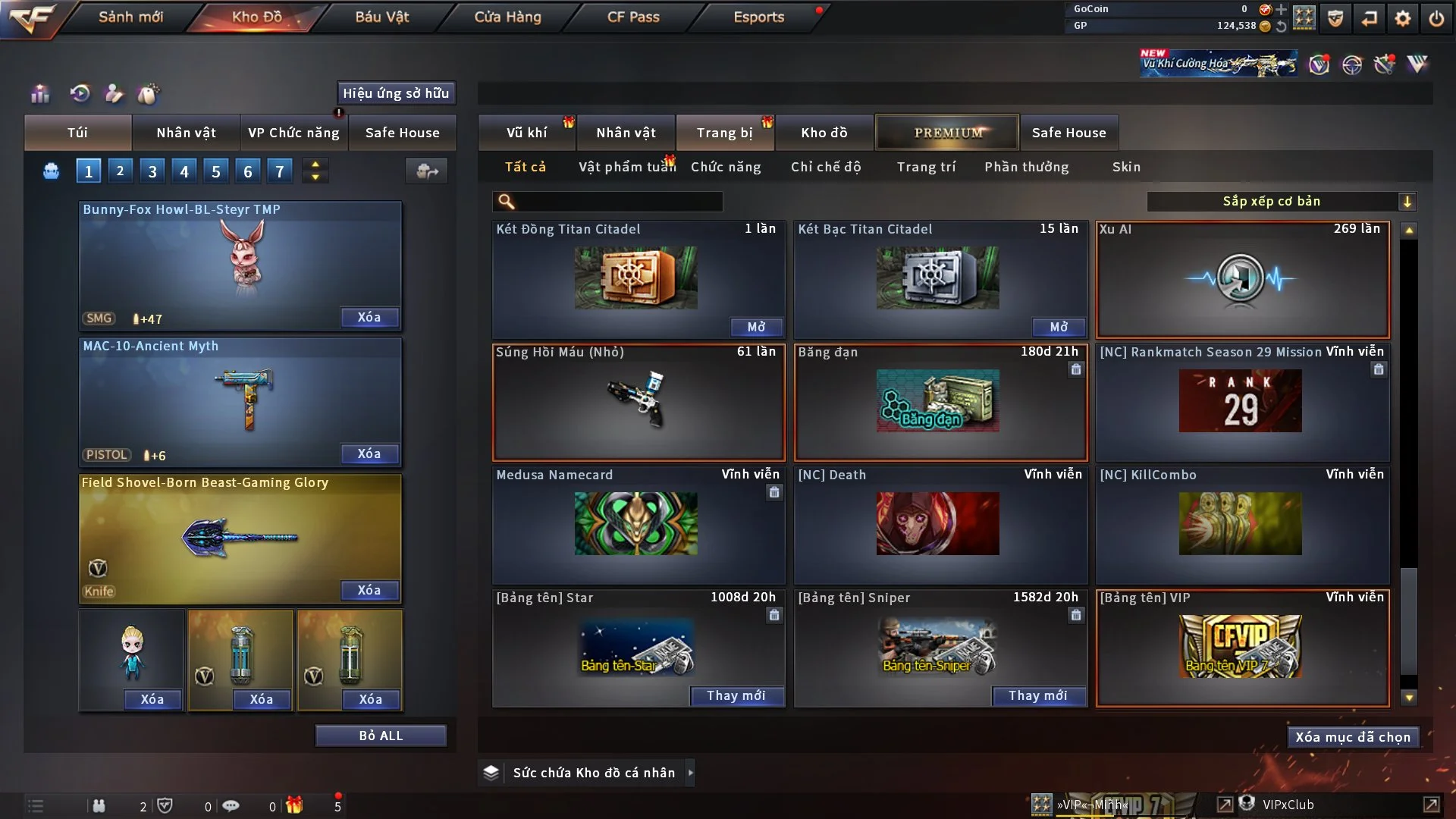Go to the Sảnh mới lobby

pos(130,17)
